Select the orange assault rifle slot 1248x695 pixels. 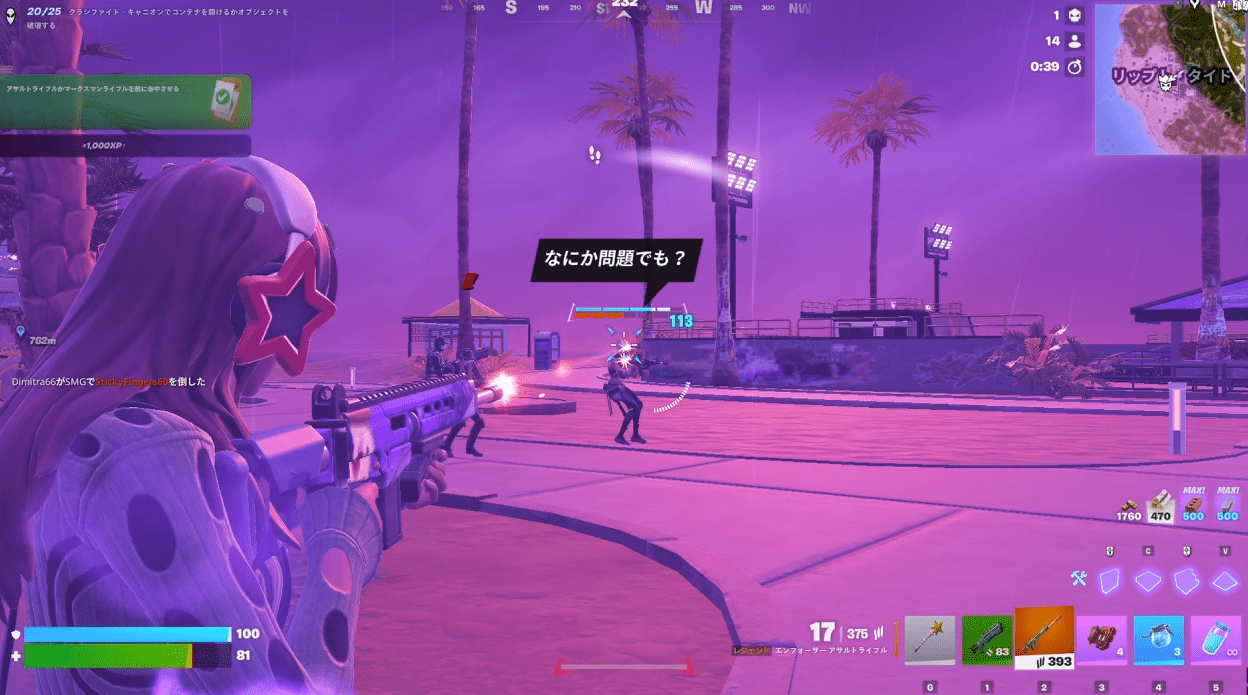pos(1044,638)
